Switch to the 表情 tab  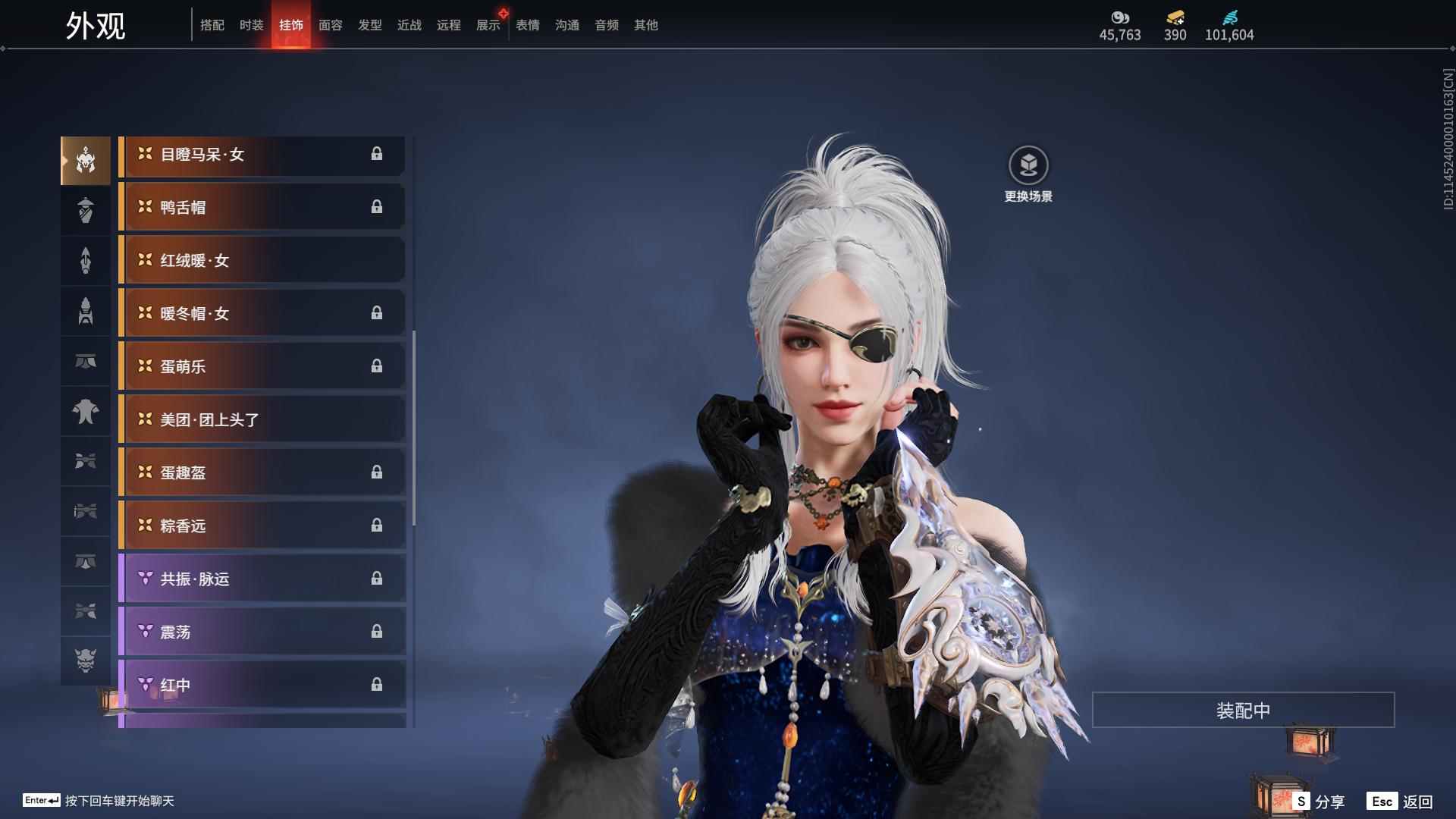tap(528, 25)
